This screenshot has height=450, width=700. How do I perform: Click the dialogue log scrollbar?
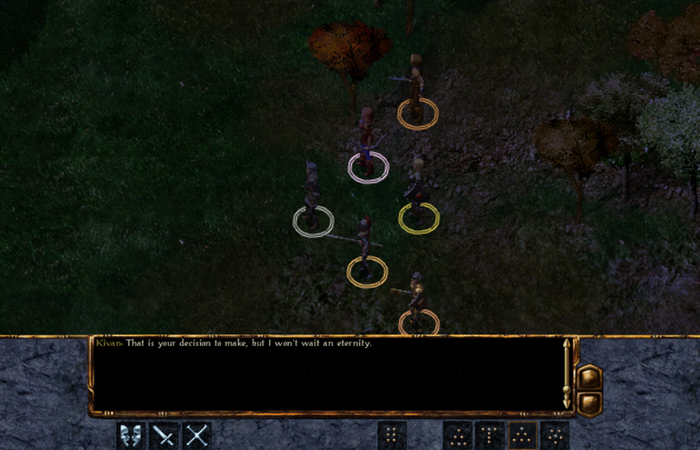click(x=568, y=374)
